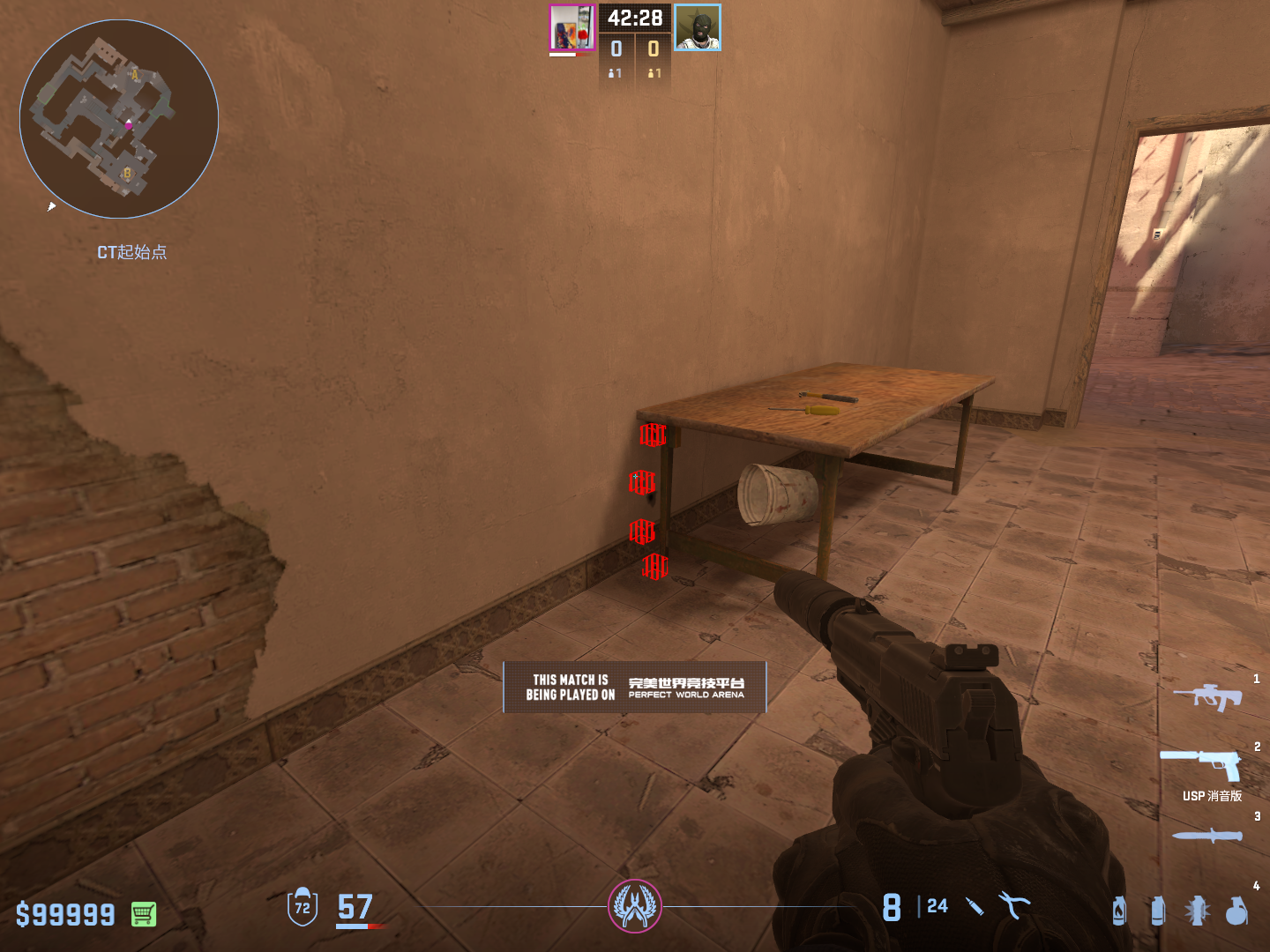
Task: Click the armor helmet shield icon
Action: (302, 906)
